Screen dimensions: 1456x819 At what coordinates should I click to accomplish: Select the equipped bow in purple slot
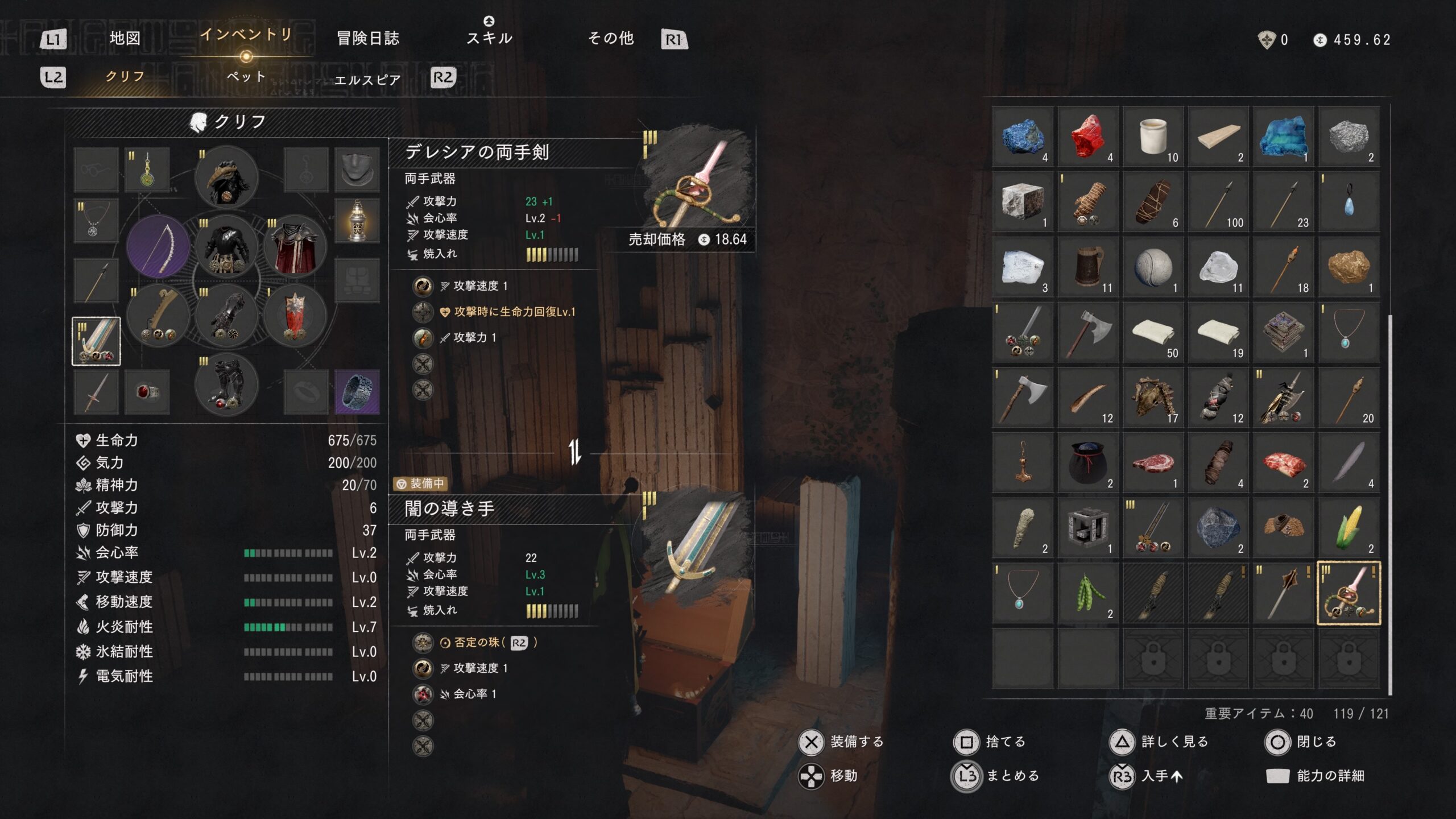158,246
